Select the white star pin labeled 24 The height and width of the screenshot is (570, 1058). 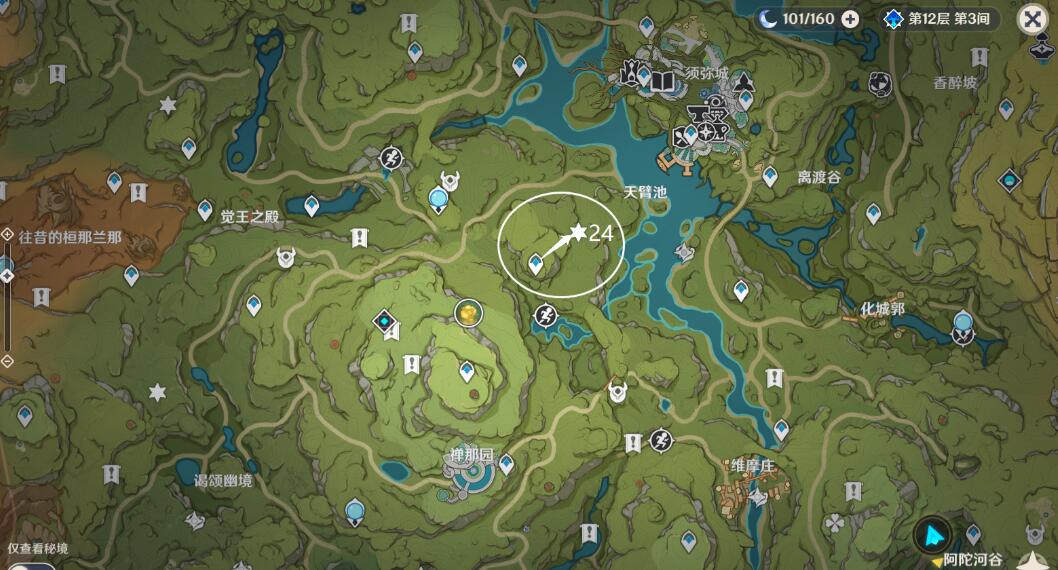point(577,233)
